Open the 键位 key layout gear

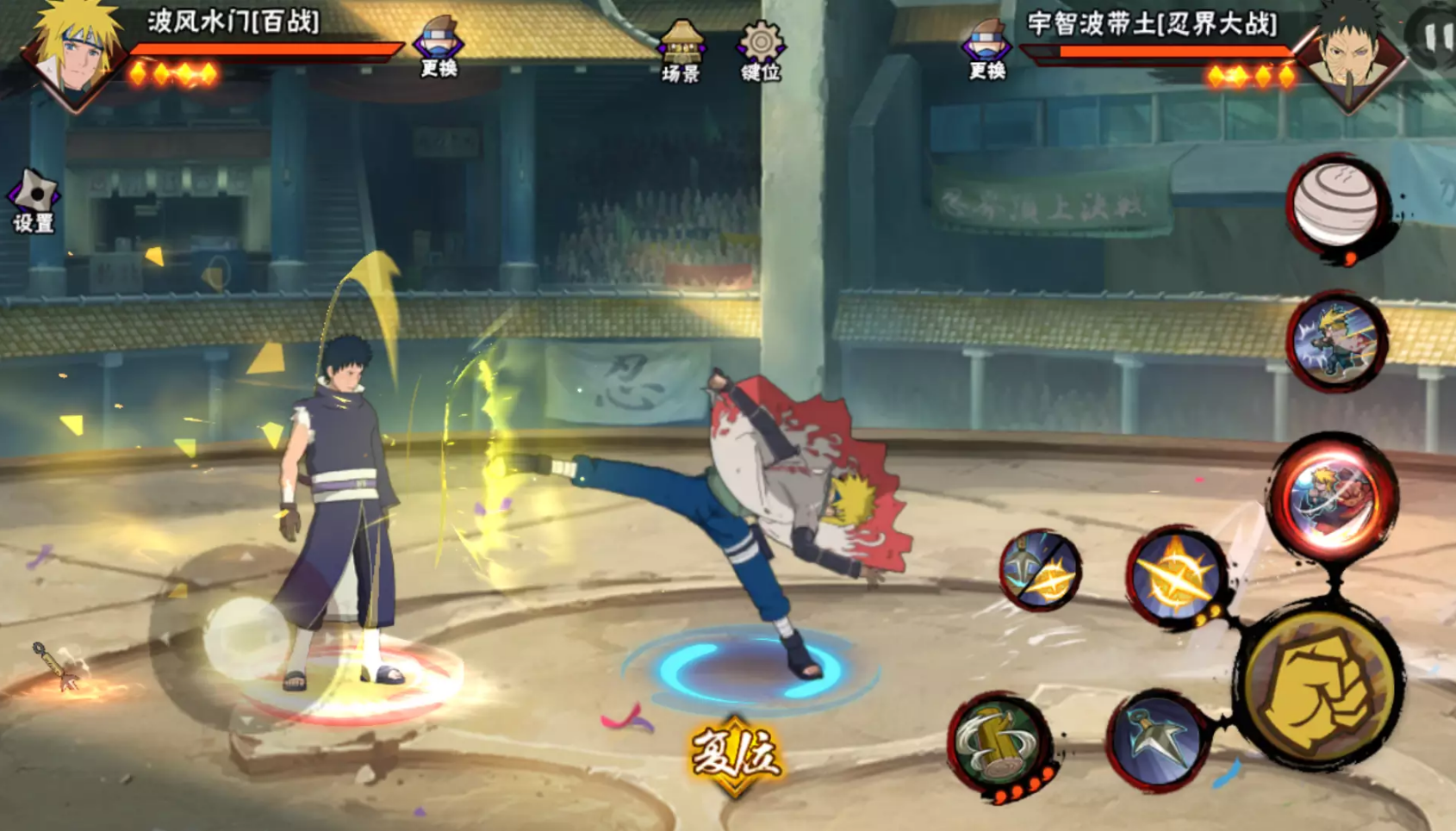coord(761,52)
